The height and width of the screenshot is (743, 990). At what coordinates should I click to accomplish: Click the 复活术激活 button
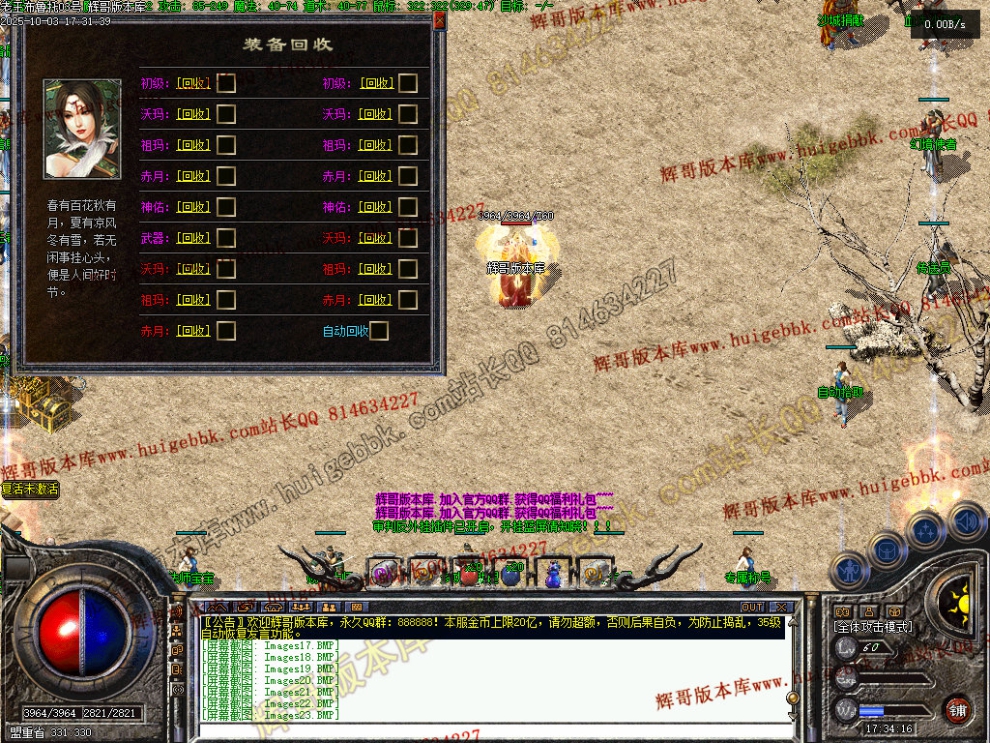click(x=30, y=489)
